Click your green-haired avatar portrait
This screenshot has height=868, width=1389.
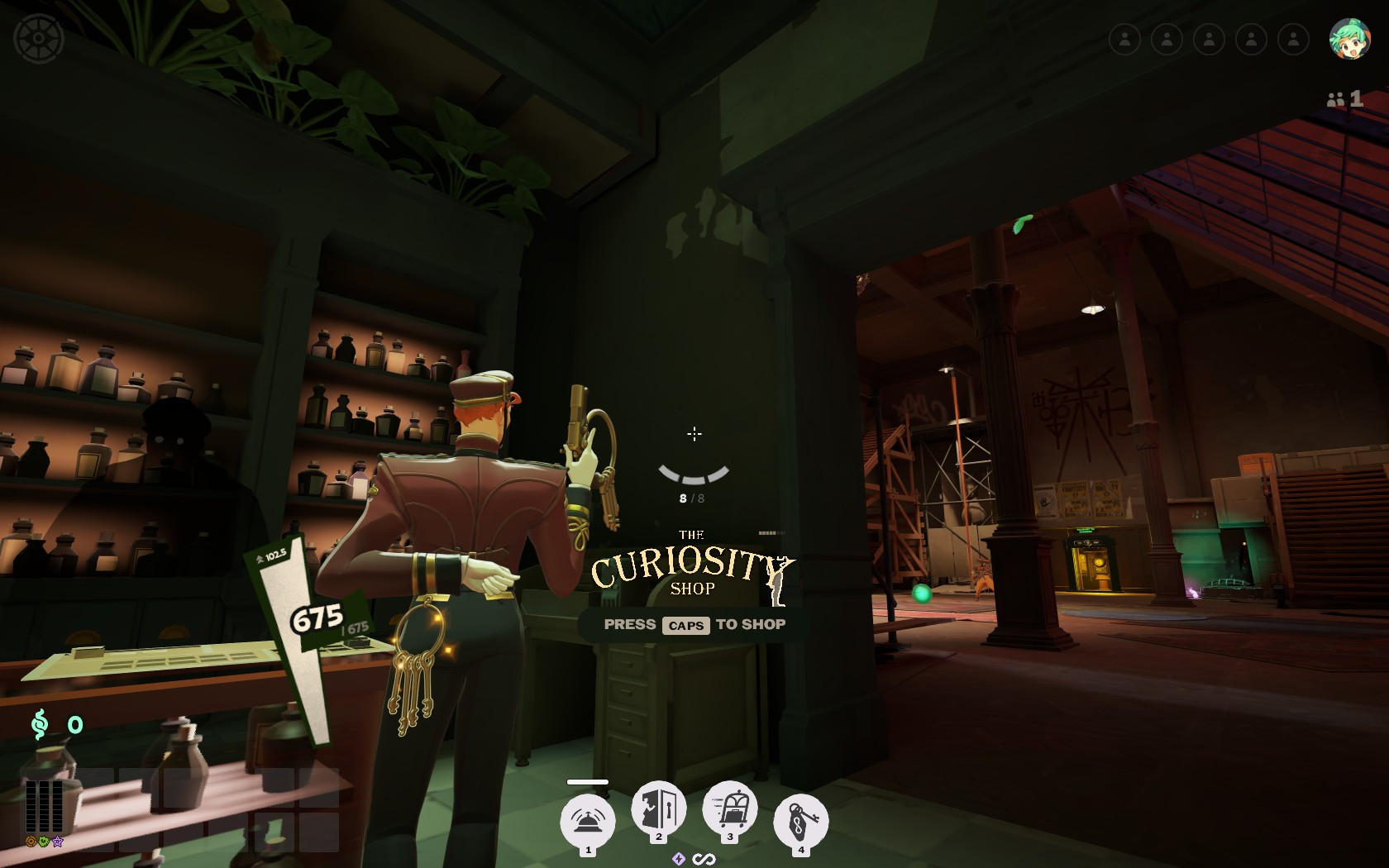click(x=1349, y=39)
